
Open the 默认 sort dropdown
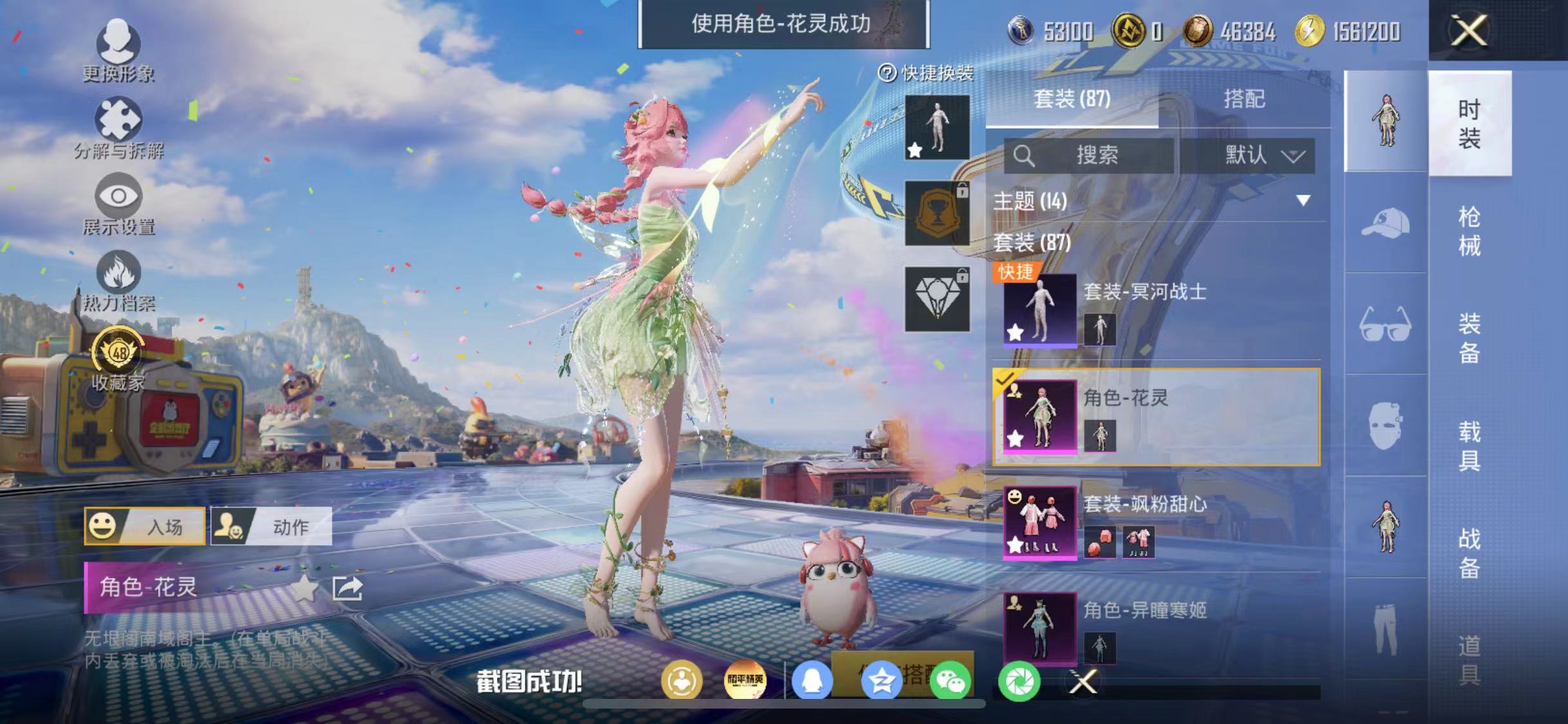click(x=1262, y=154)
